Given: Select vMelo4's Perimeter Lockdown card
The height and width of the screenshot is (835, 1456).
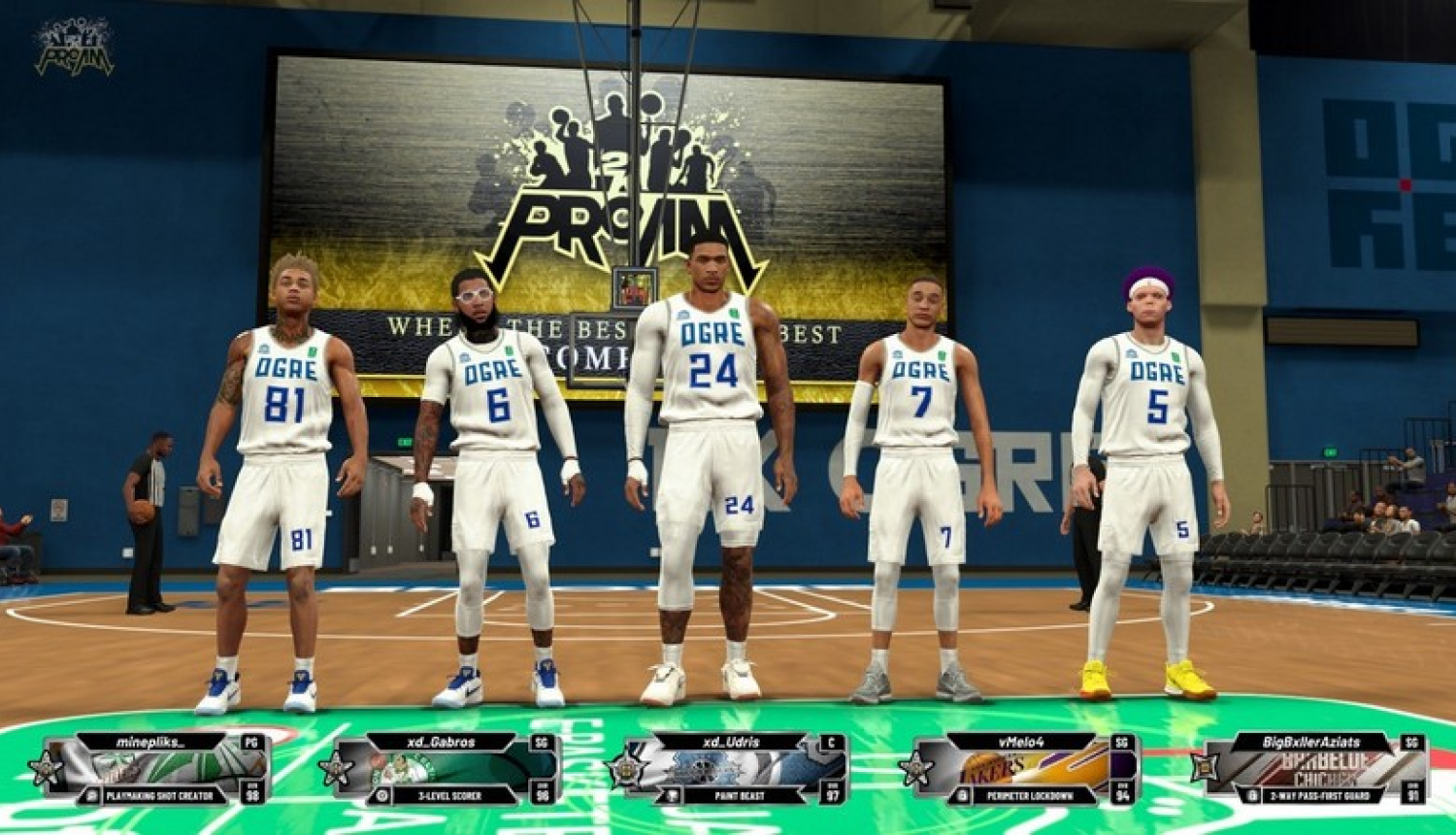Looking at the screenshot, I should tap(1024, 769).
